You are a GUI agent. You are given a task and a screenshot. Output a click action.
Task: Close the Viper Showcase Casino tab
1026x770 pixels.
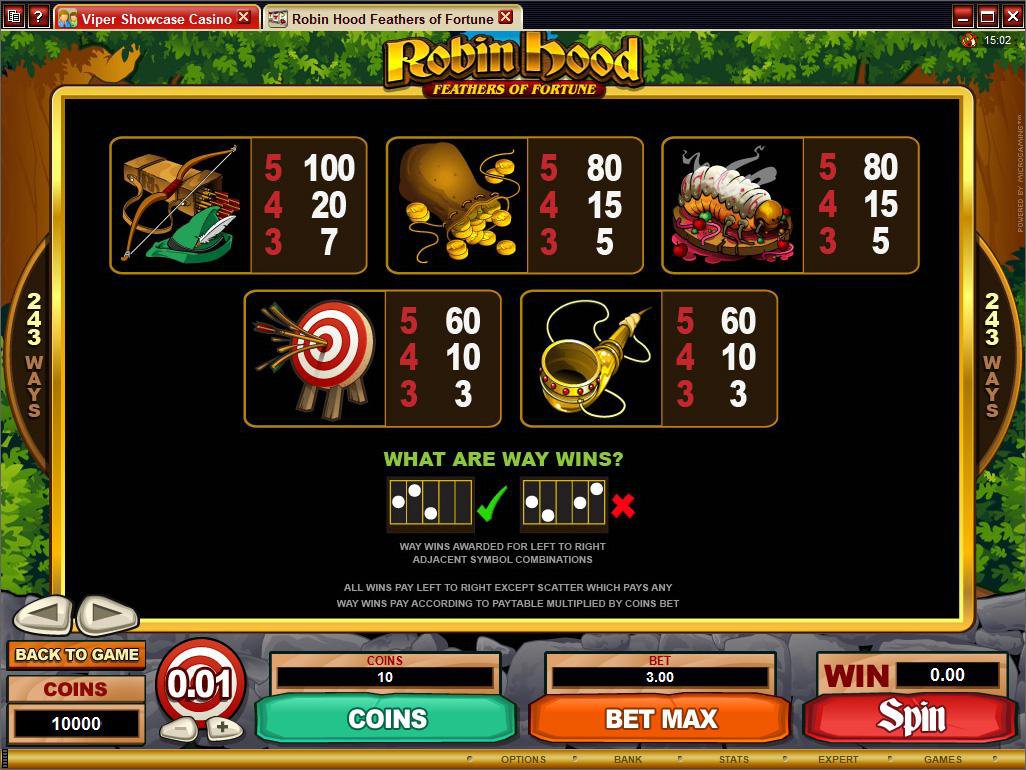click(x=243, y=17)
